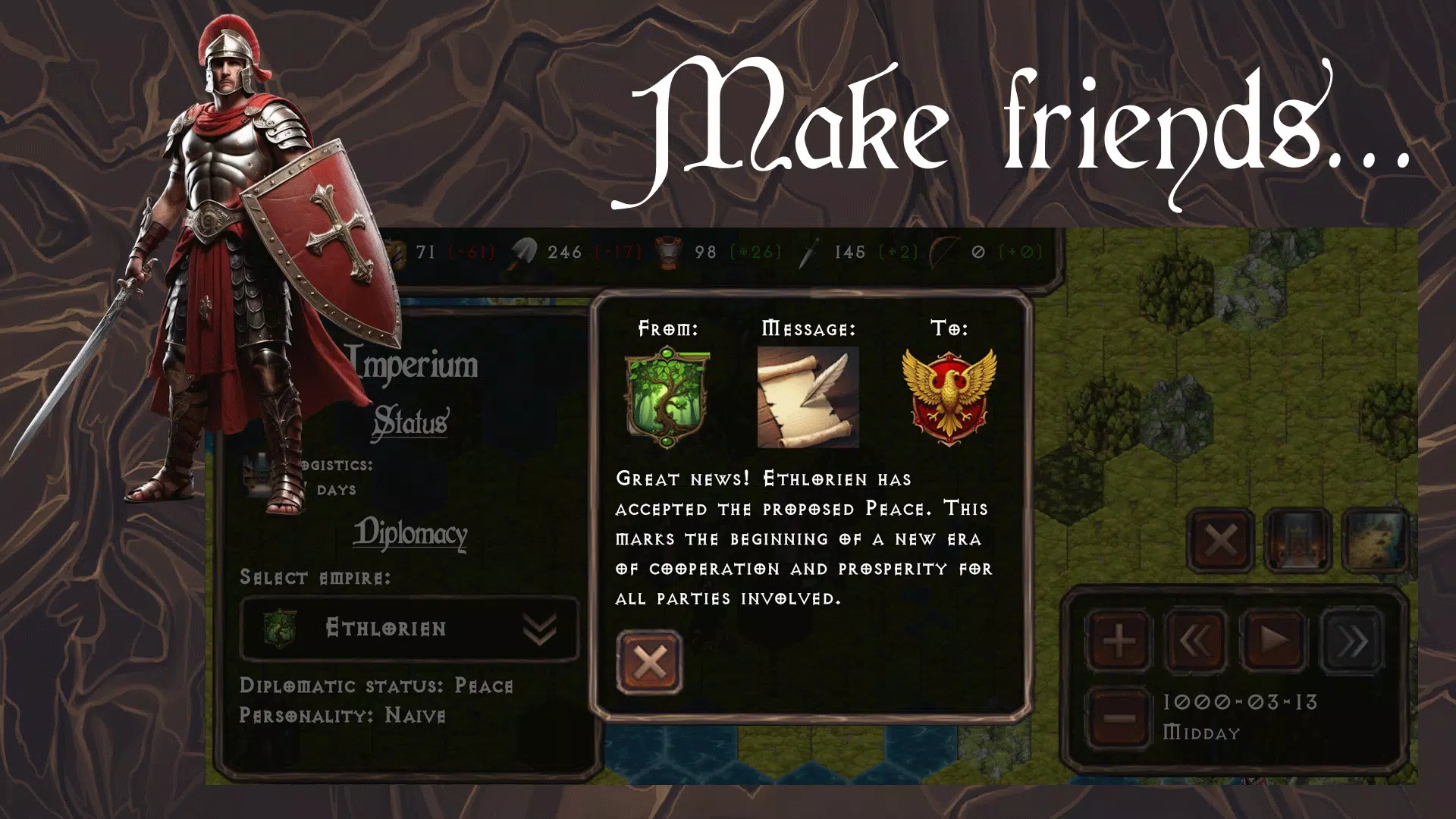1456x819 pixels.
Task: Slow down time with the rewind arrows
Action: tap(1195, 642)
